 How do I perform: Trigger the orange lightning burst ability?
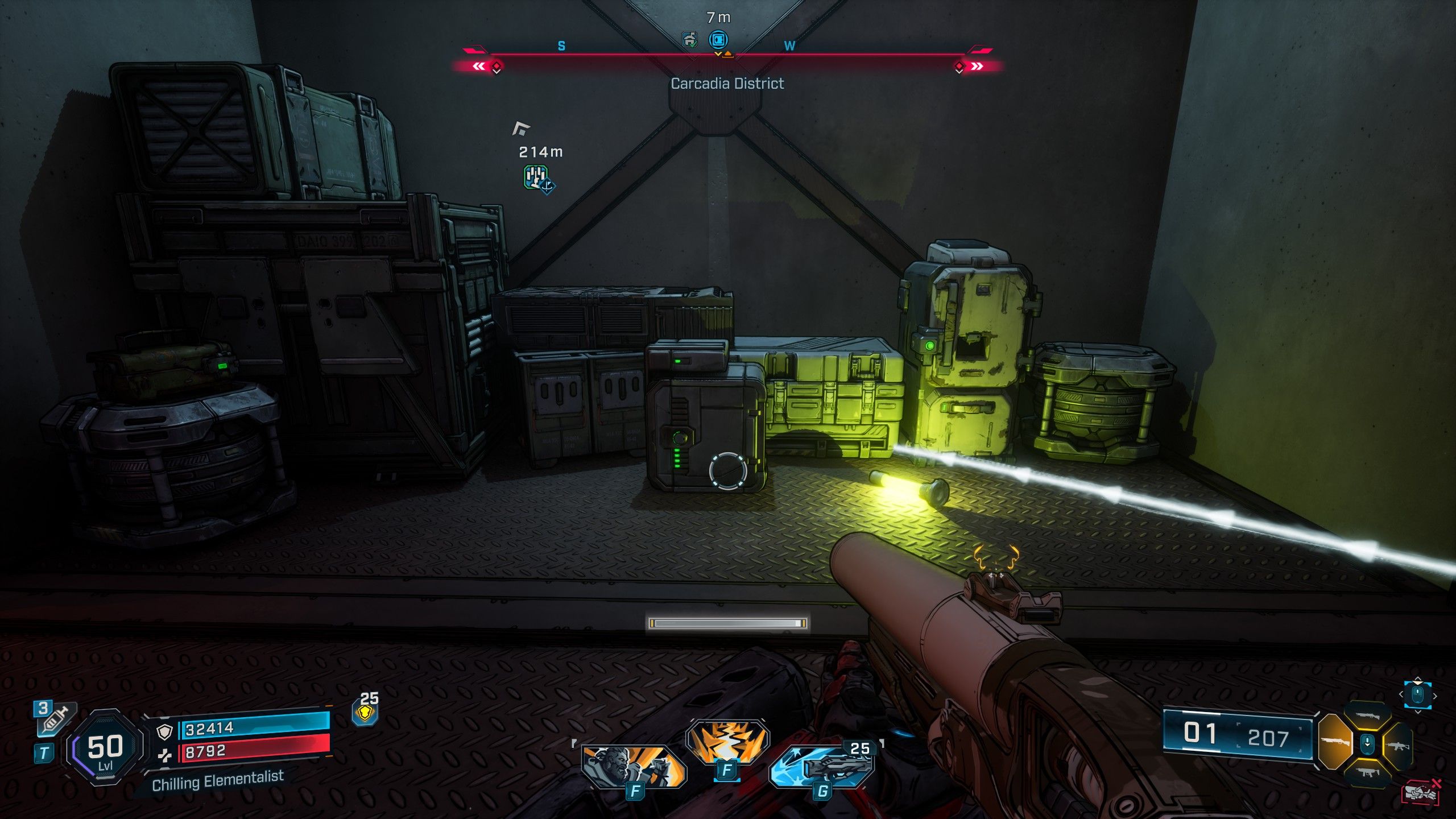coord(727,742)
